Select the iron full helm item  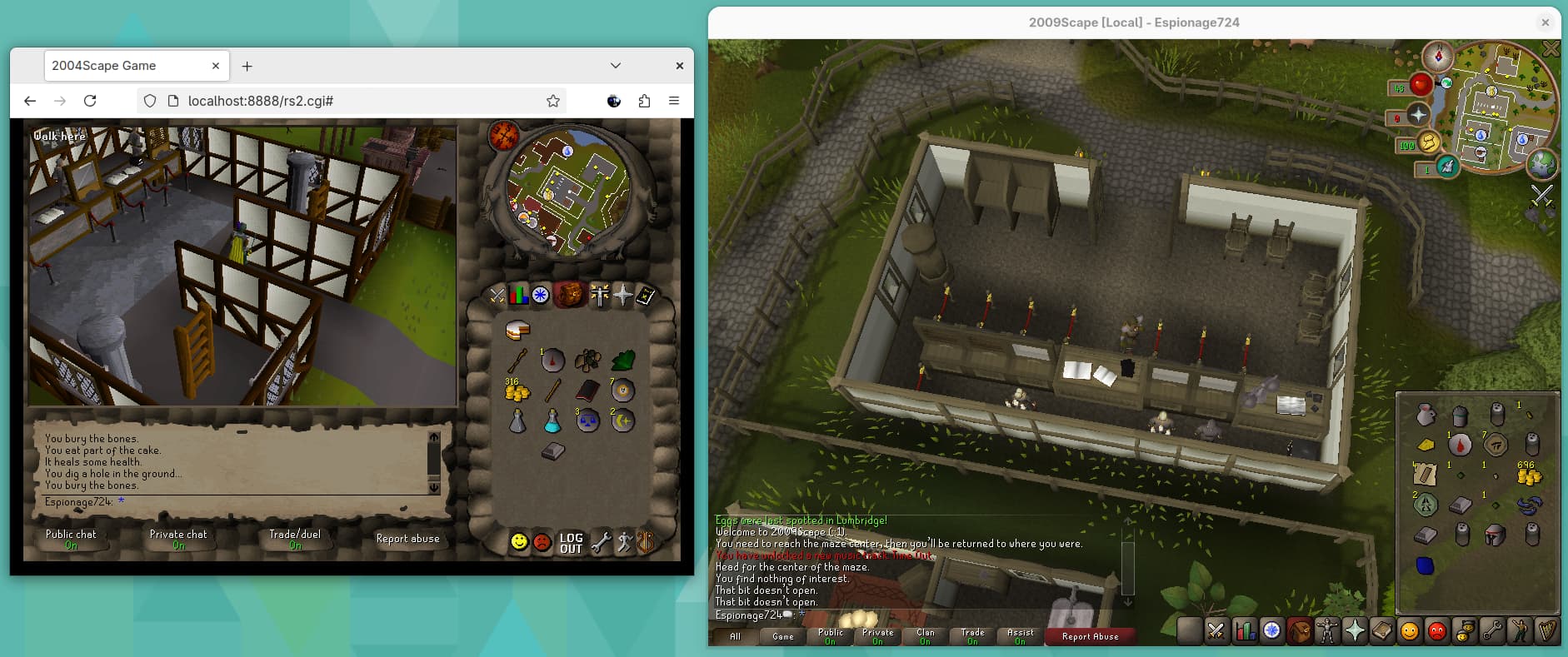(x=1495, y=535)
